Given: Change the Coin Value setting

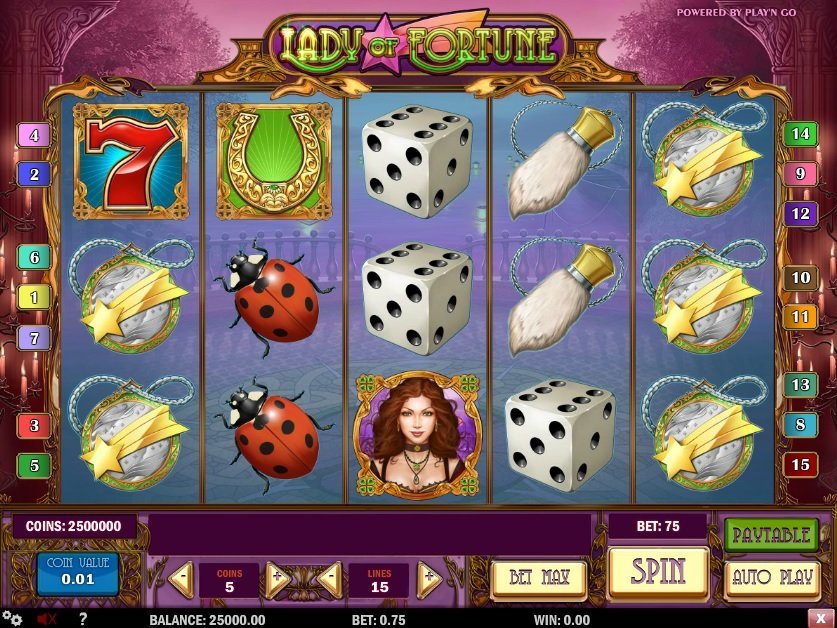Looking at the screenshot, I should coord(78,572).
